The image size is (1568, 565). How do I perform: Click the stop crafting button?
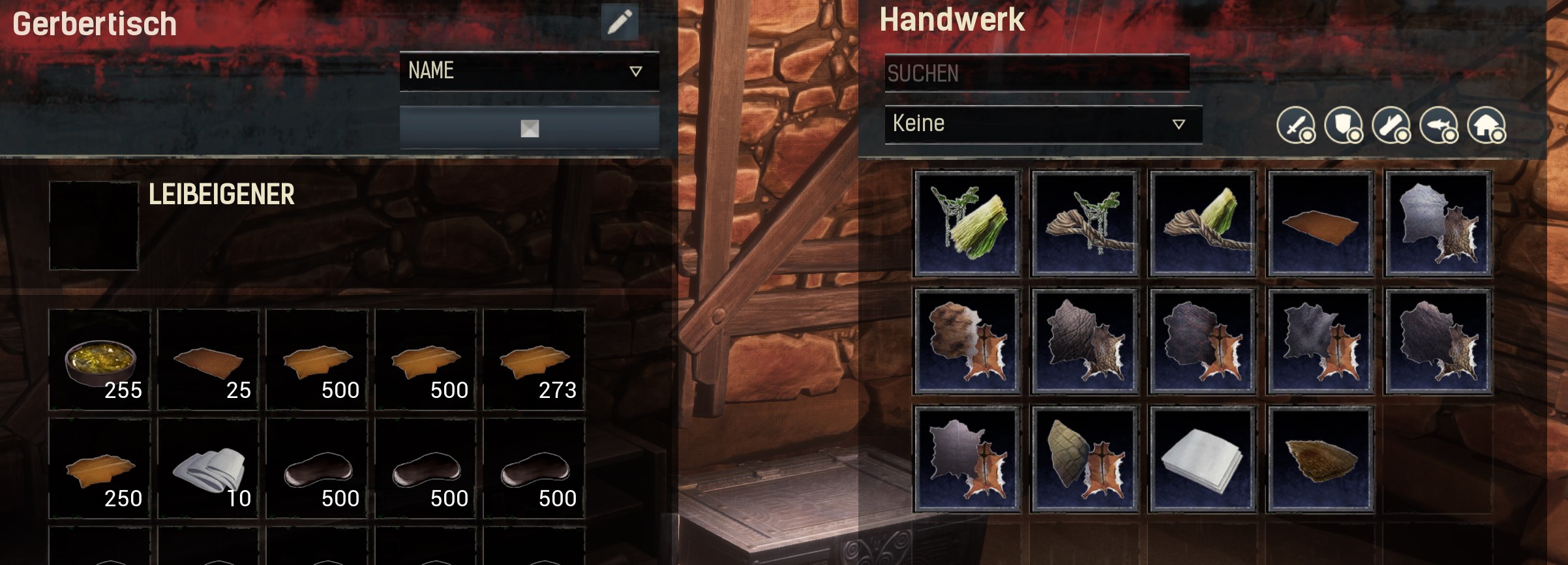point(529,129)
